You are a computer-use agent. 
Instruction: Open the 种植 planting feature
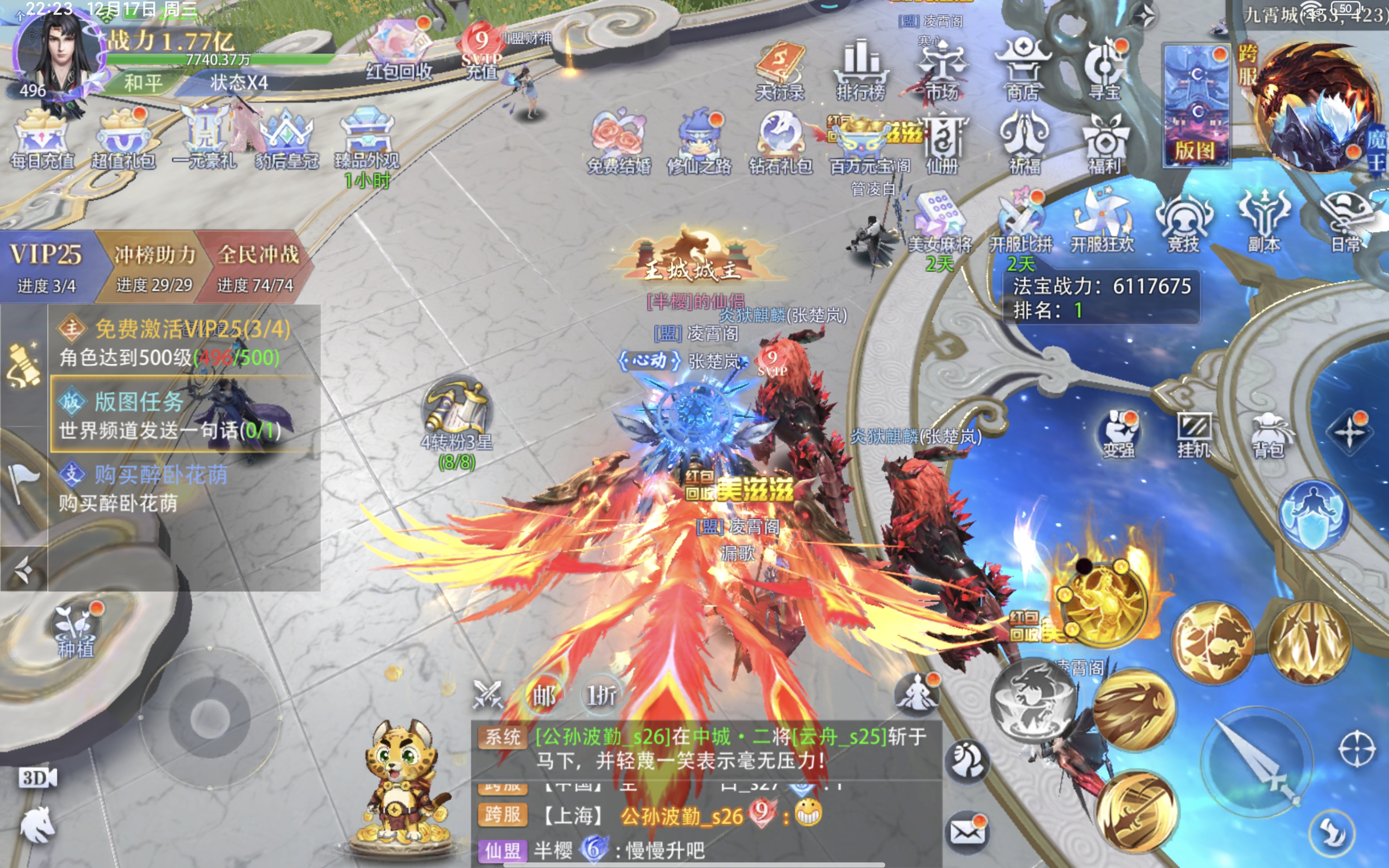(x=75, y=630)
